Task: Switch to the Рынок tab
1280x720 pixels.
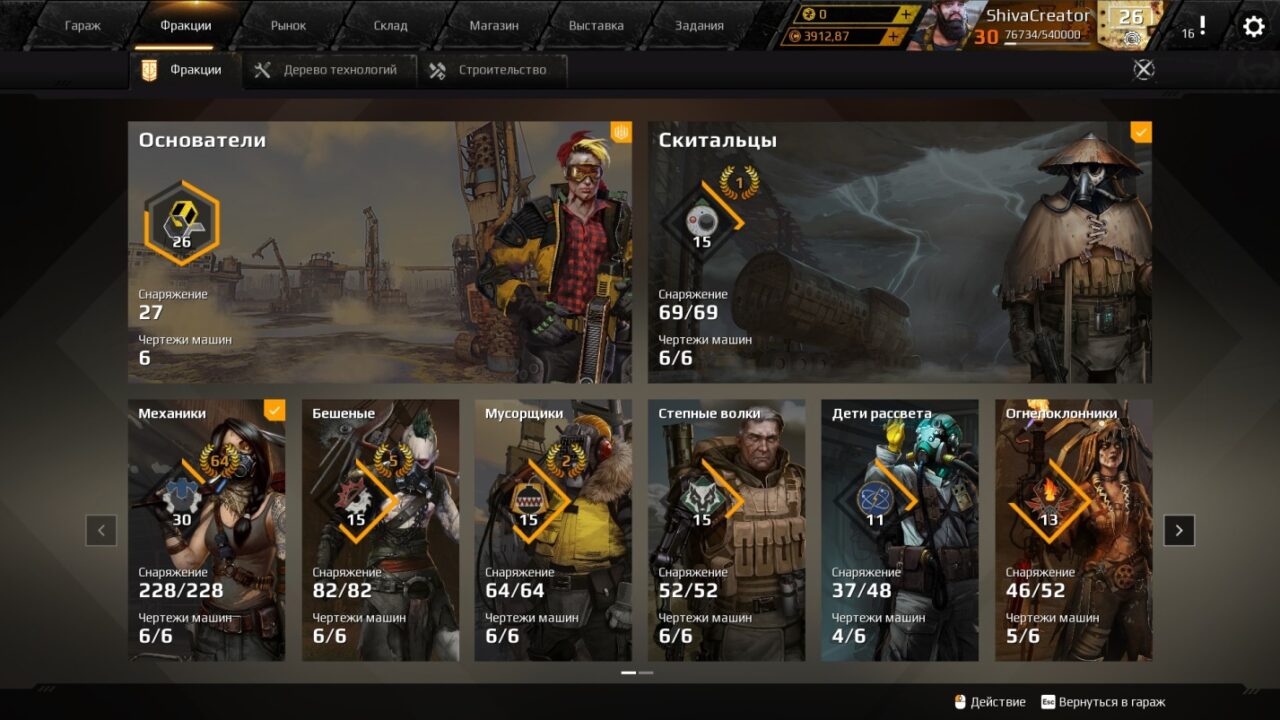Action: [289, 26]
